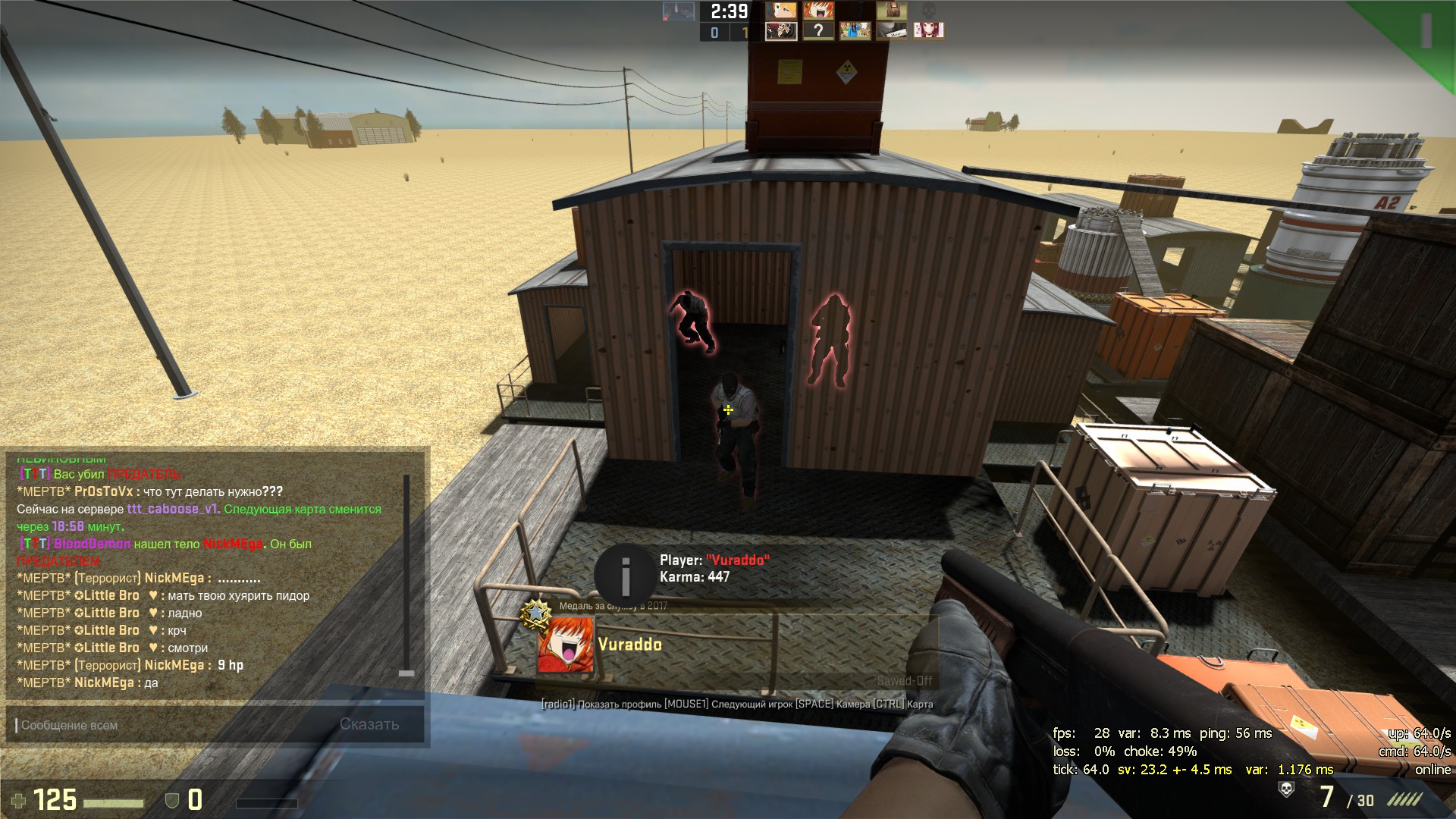Select the grayscale photo player avatar
Viewport: 1456px width, 819px height.
[892, 30]
